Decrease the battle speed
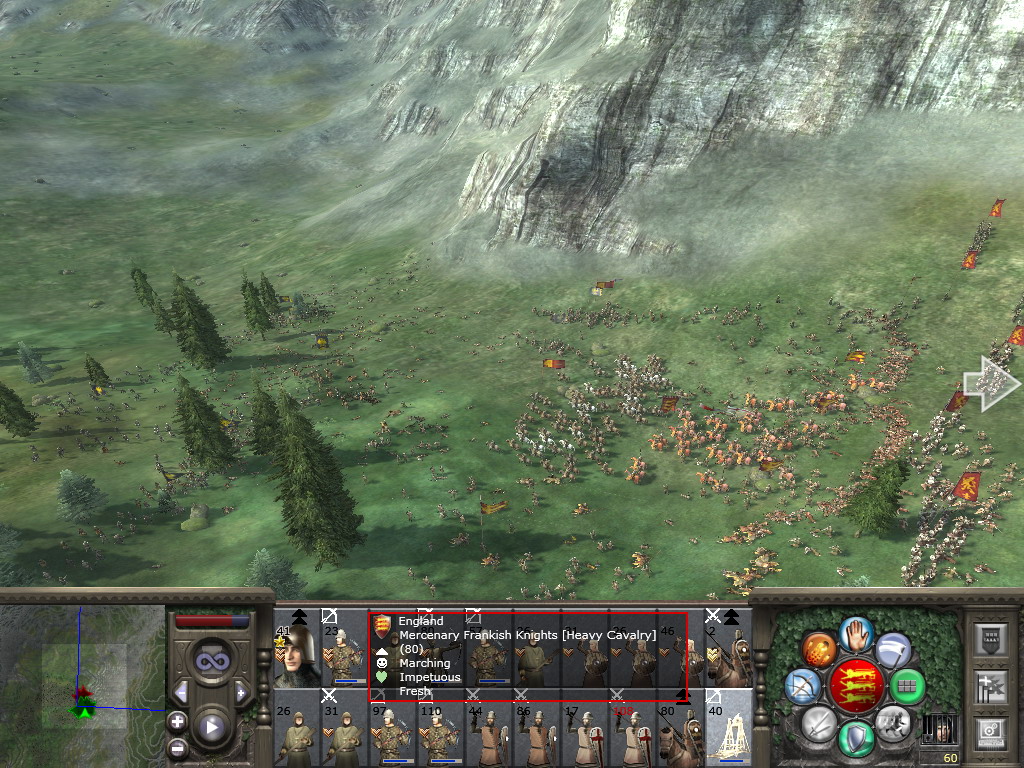Viewport: 1024px width, 768px height. (181, 692)
